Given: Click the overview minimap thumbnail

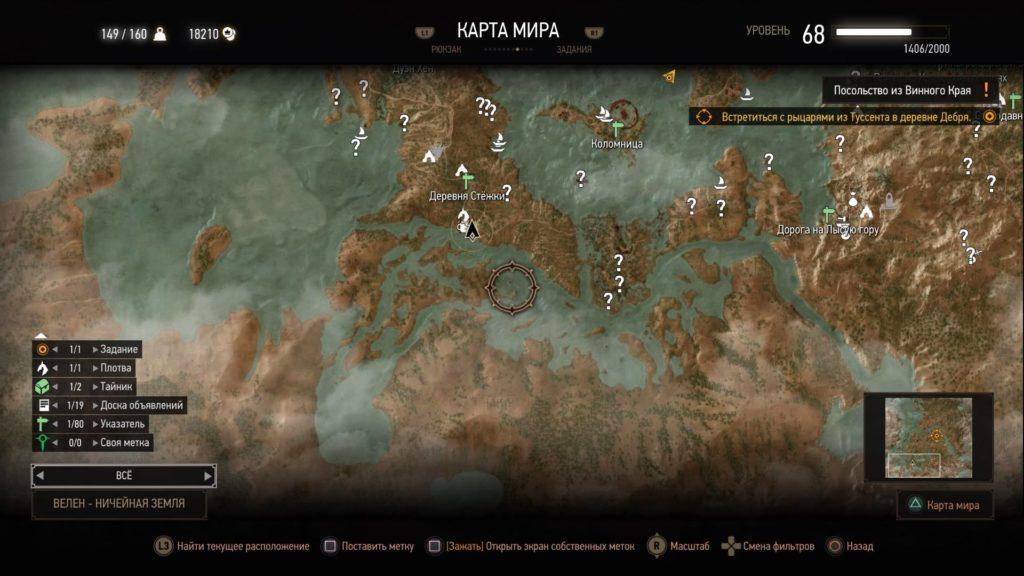Looking at the screenshot, I should 927,435.
